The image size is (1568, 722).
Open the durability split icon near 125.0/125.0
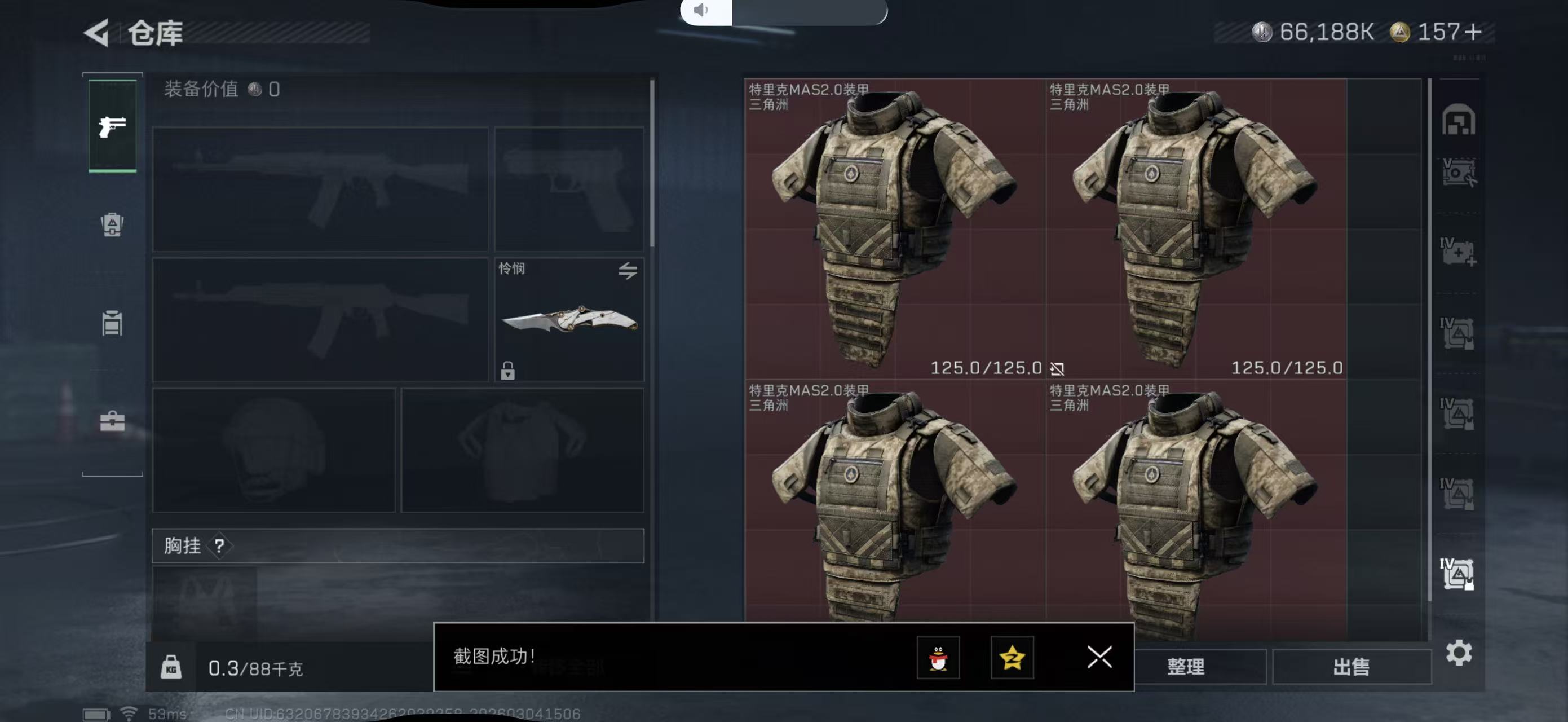click(x=1057, y=368)
